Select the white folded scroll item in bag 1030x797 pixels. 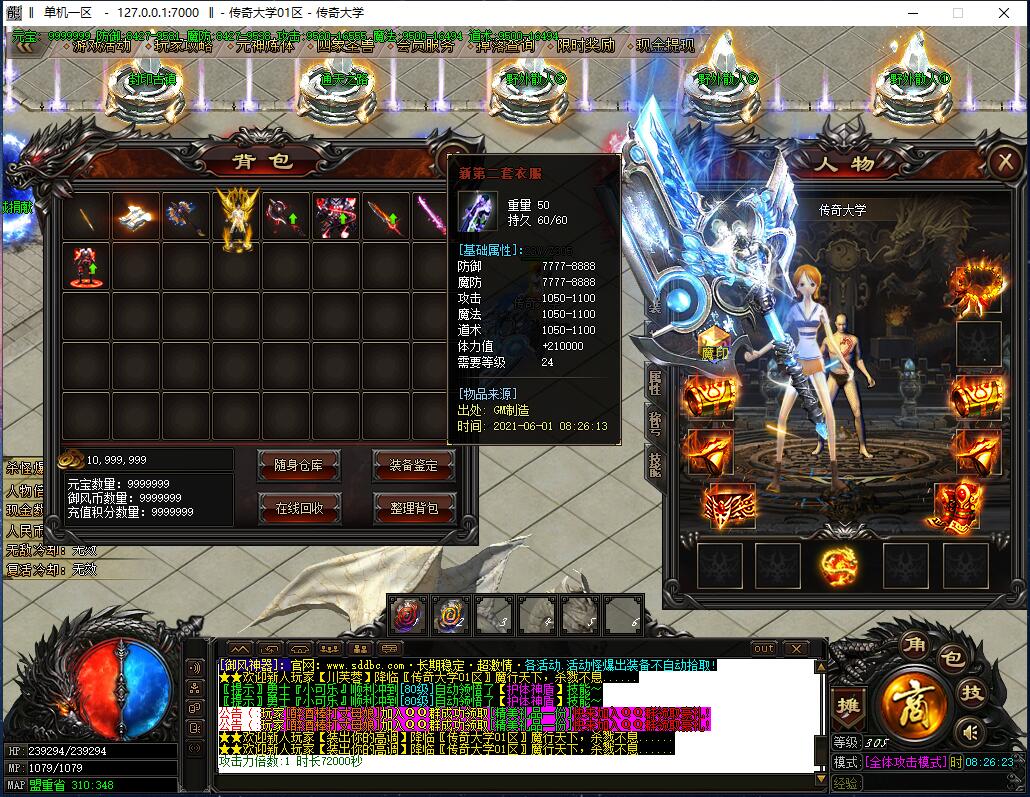click(136, 217)
